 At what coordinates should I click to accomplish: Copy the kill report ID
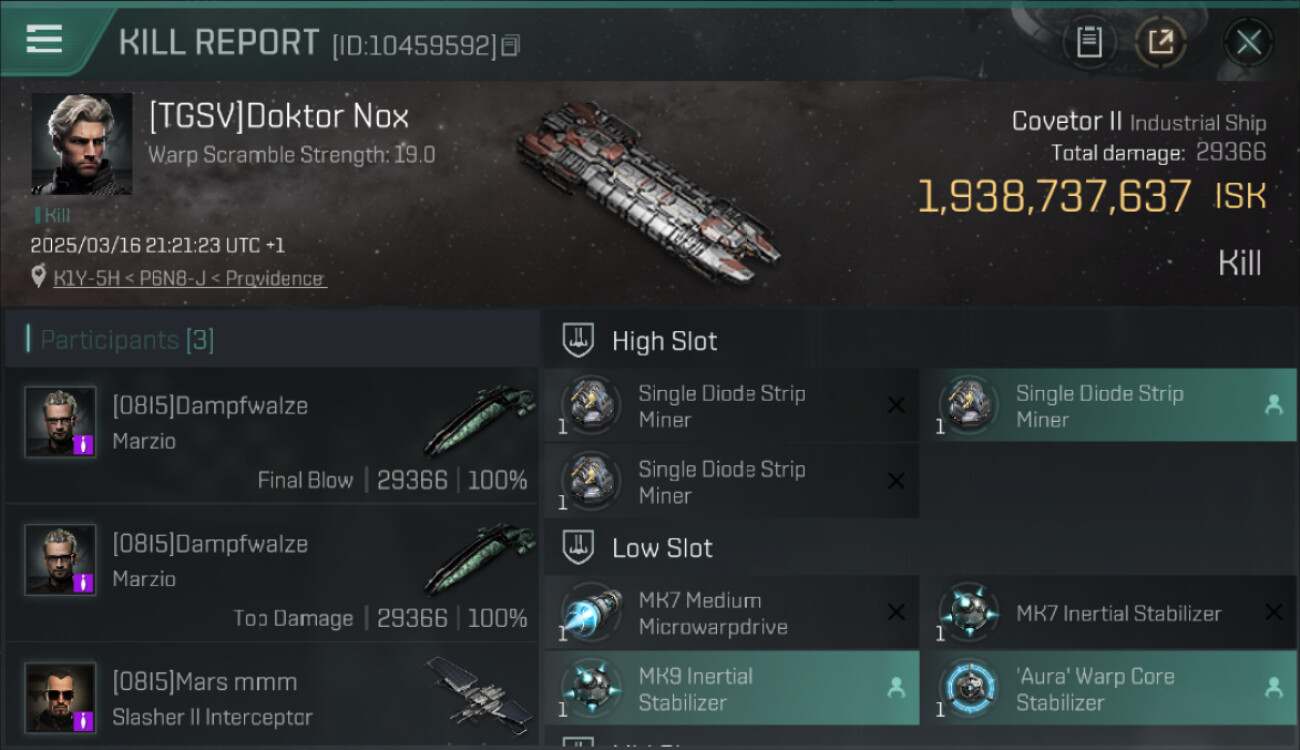pyautogui.click(x=511, y=46)
